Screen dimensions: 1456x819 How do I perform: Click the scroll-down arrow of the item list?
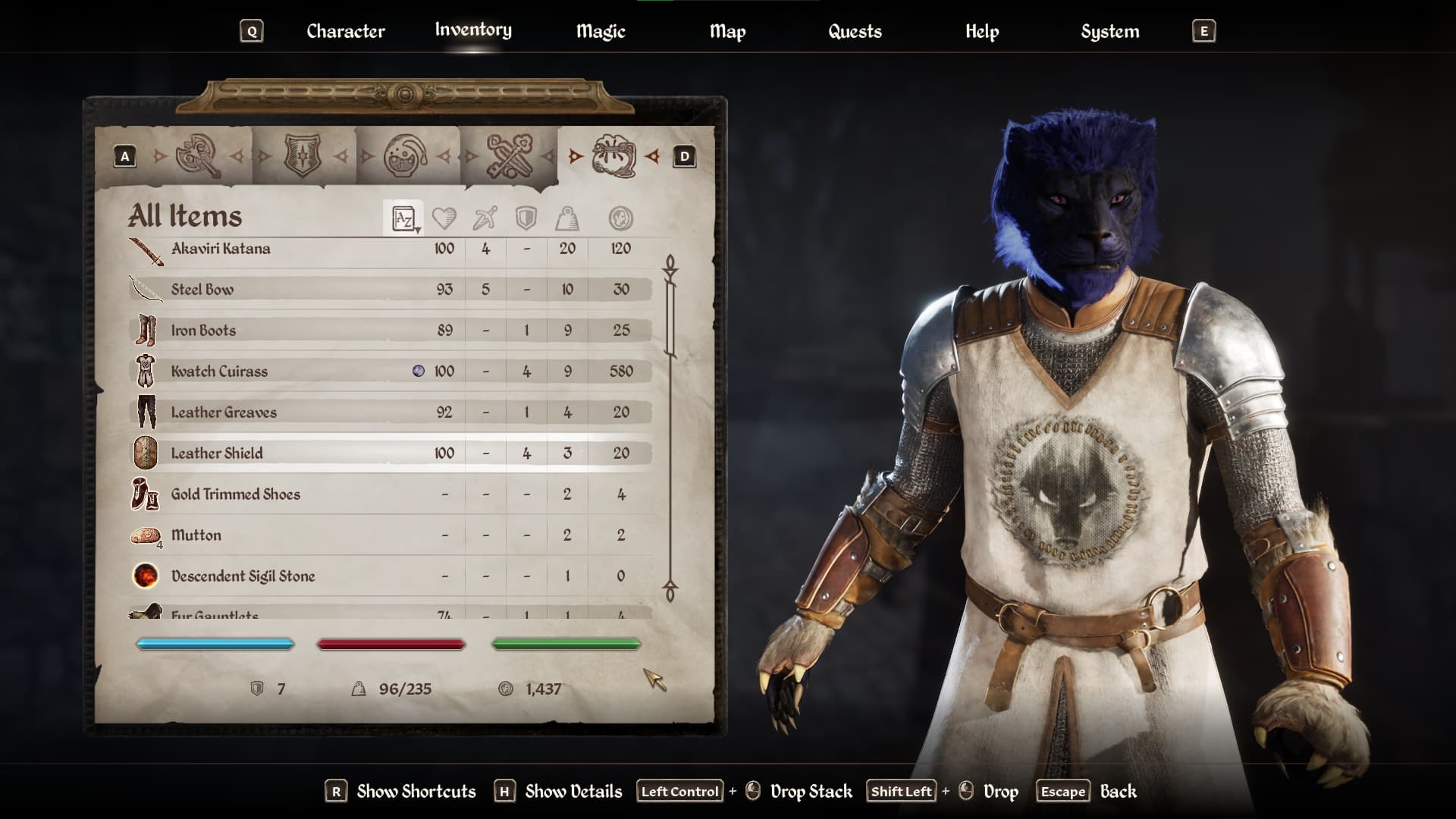click(x=670, y=591)
